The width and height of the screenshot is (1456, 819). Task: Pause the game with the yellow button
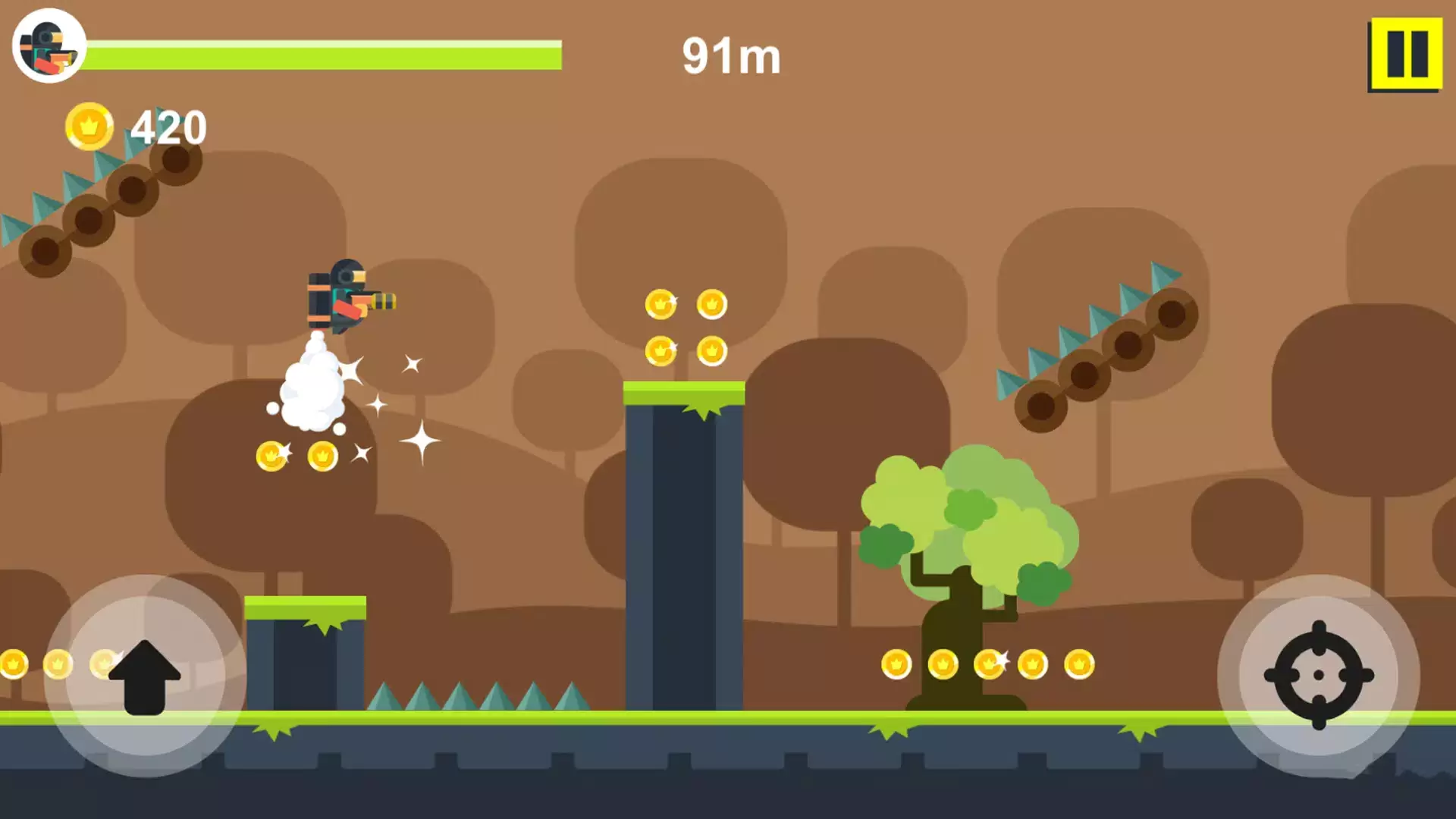(x=1405, y=55)
